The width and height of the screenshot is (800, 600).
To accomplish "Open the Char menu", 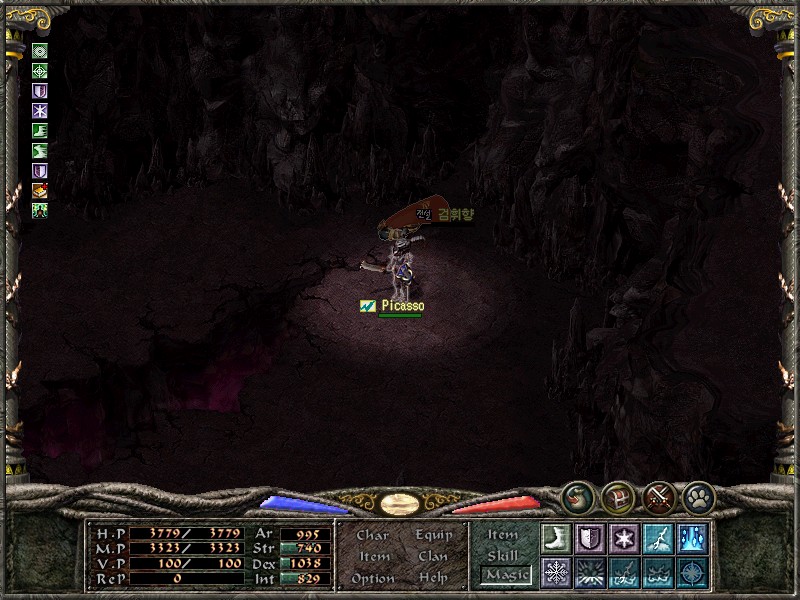I will tap(372, 536).
